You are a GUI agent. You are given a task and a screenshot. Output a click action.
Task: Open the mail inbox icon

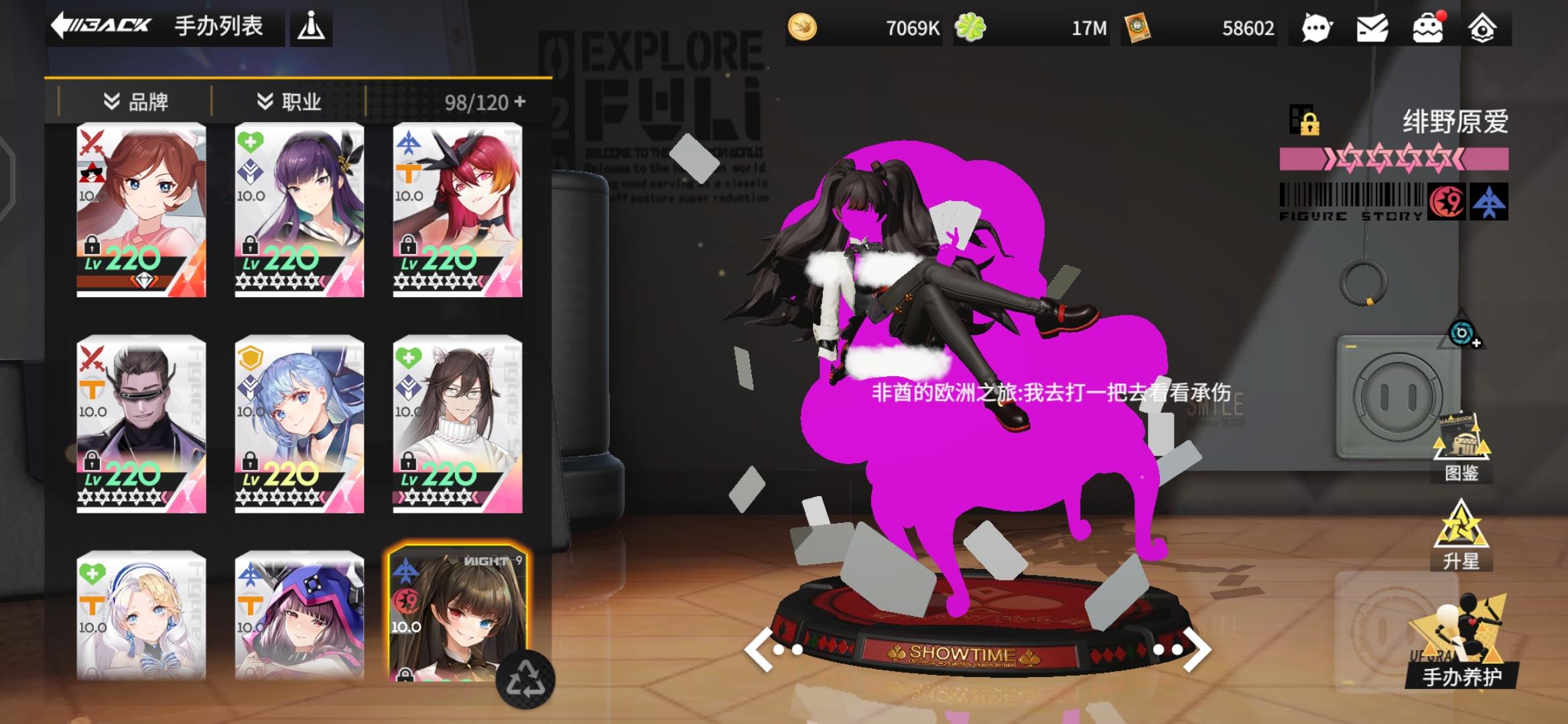coord(1372,28)
